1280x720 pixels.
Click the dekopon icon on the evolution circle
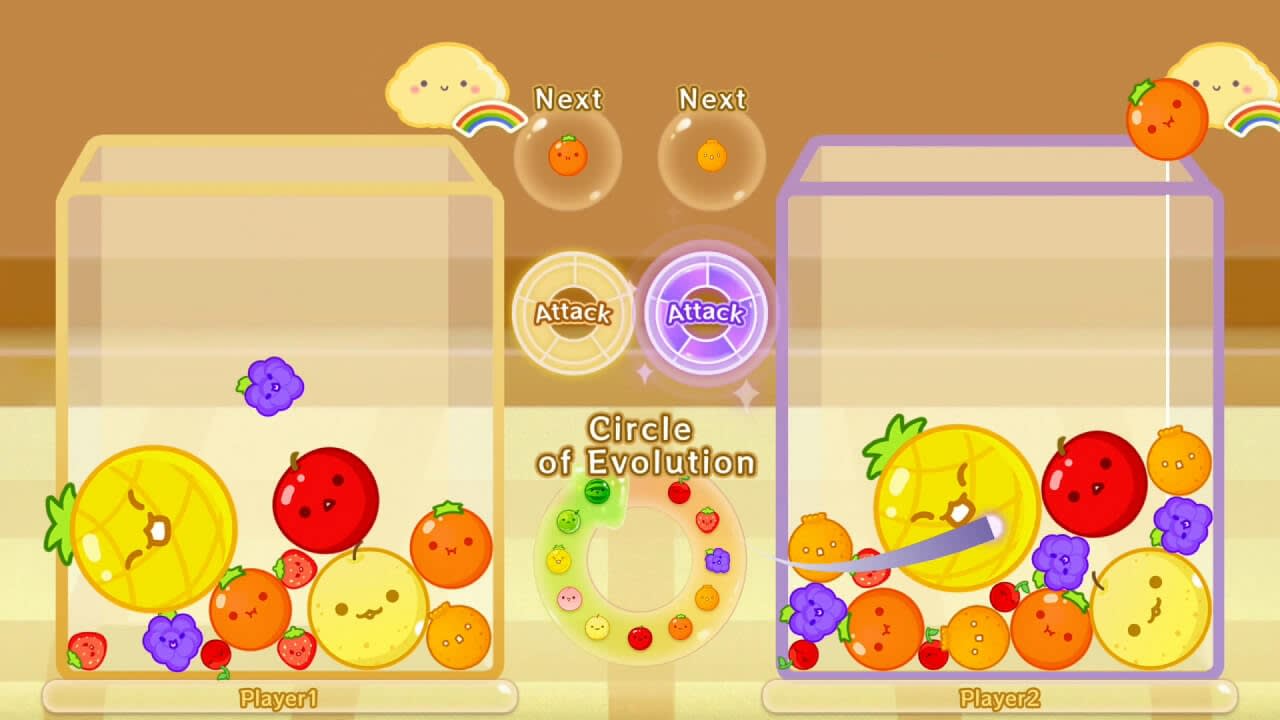[707, 595]
